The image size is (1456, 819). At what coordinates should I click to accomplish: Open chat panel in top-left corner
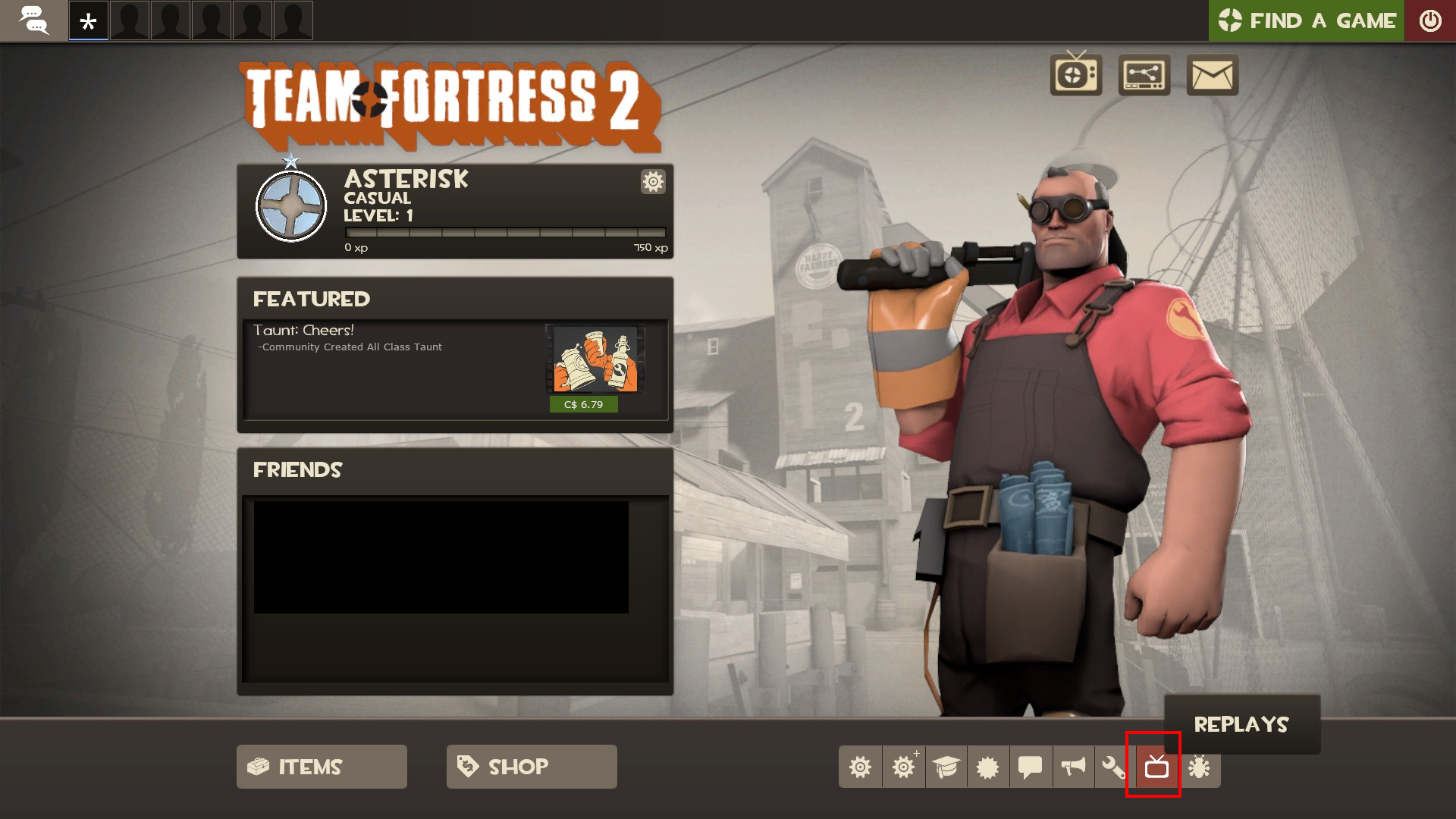(x=33, y=20)
